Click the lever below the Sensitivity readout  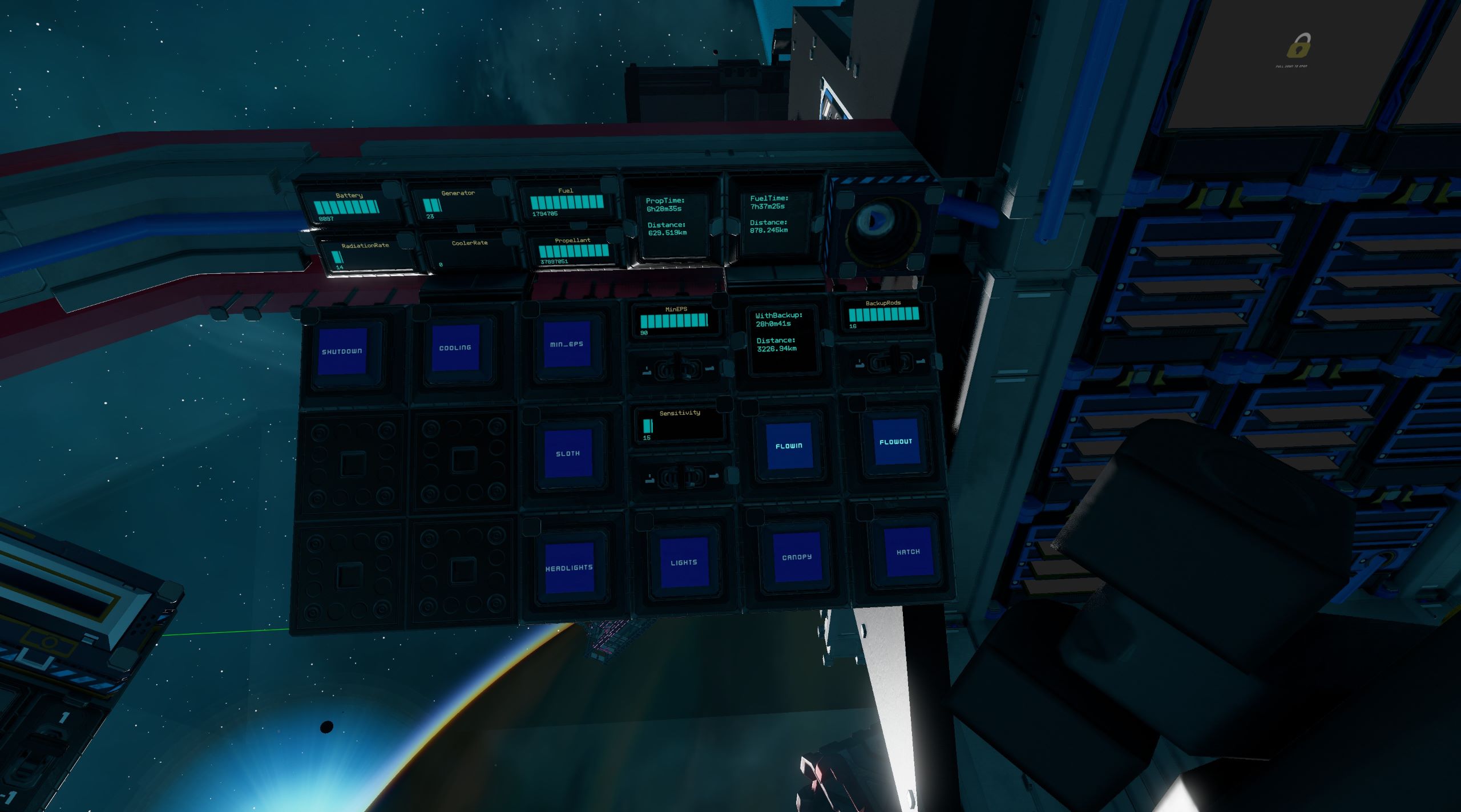pyautogui.click(x=680, y=476)
